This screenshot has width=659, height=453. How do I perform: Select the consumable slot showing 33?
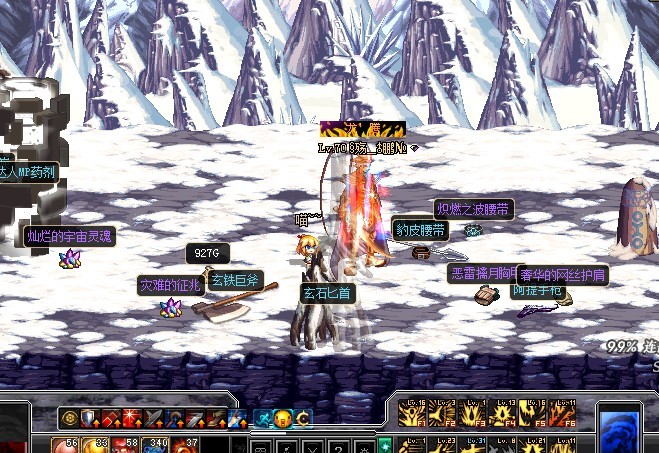tap(97, 445)
